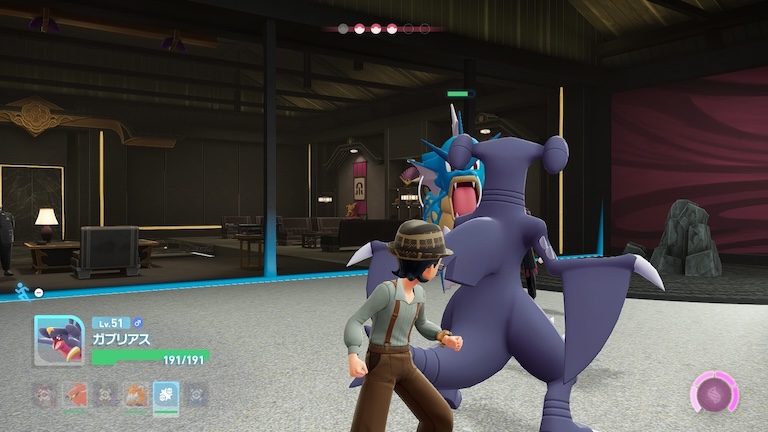Choose the highlighted blue active party slot
The width and height of the screenshot is (768, 432).
(166, 395)
